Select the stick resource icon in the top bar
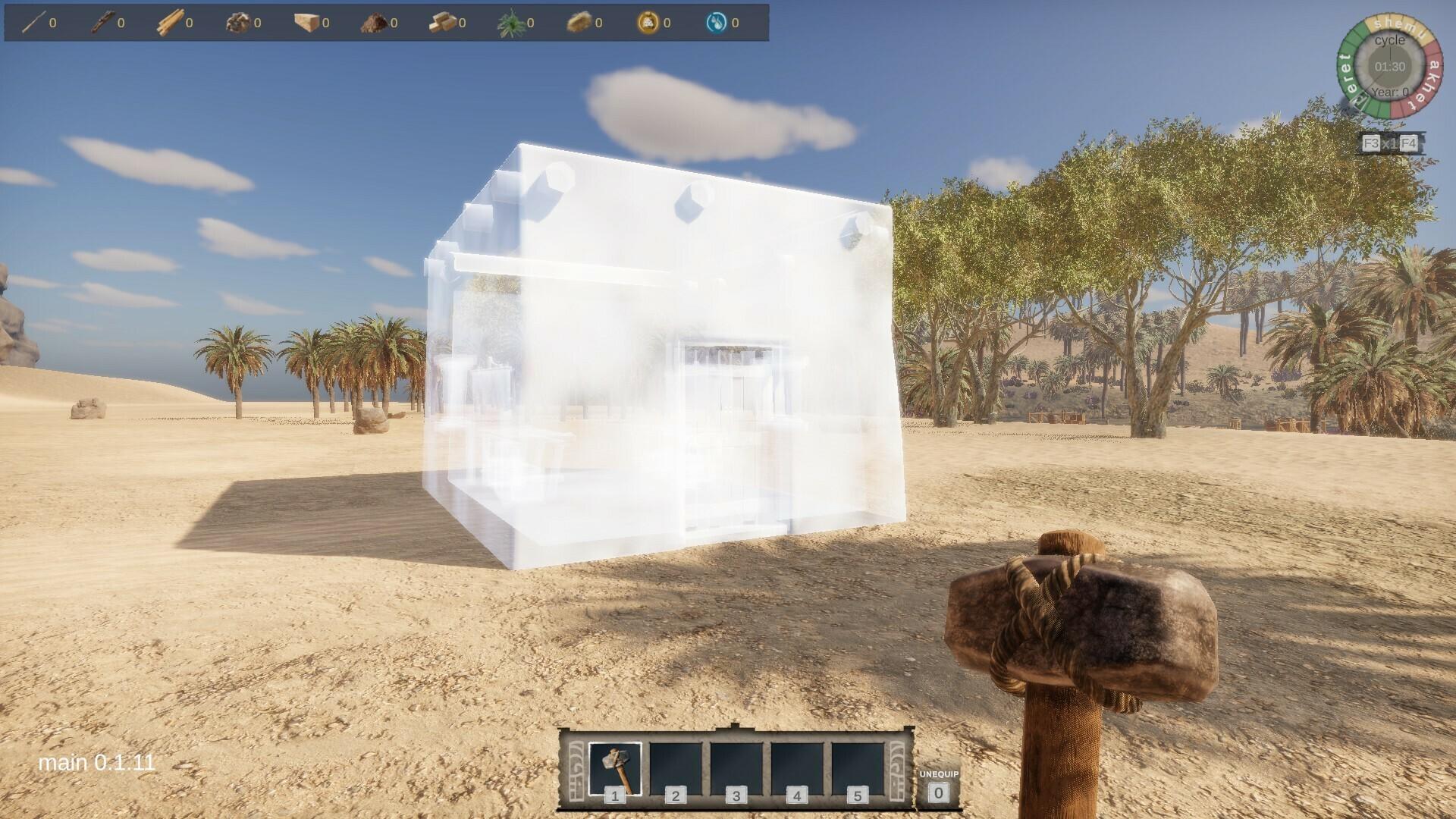Viewport: 1456px width, 819px height. point(34,21)
